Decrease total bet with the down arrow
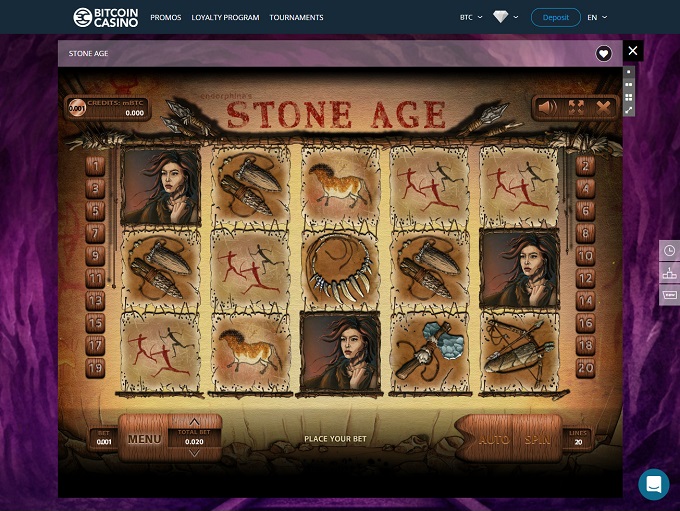The height and width of the screenshot is (511, 680). tap(194, 453)
